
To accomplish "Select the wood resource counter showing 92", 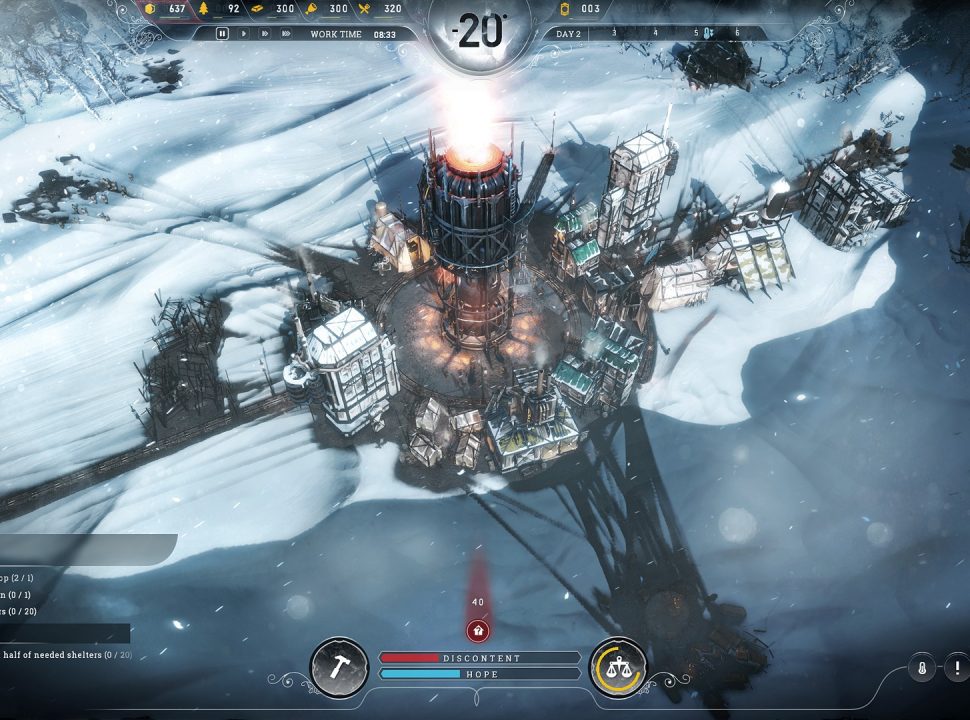I will coord(223,9).
